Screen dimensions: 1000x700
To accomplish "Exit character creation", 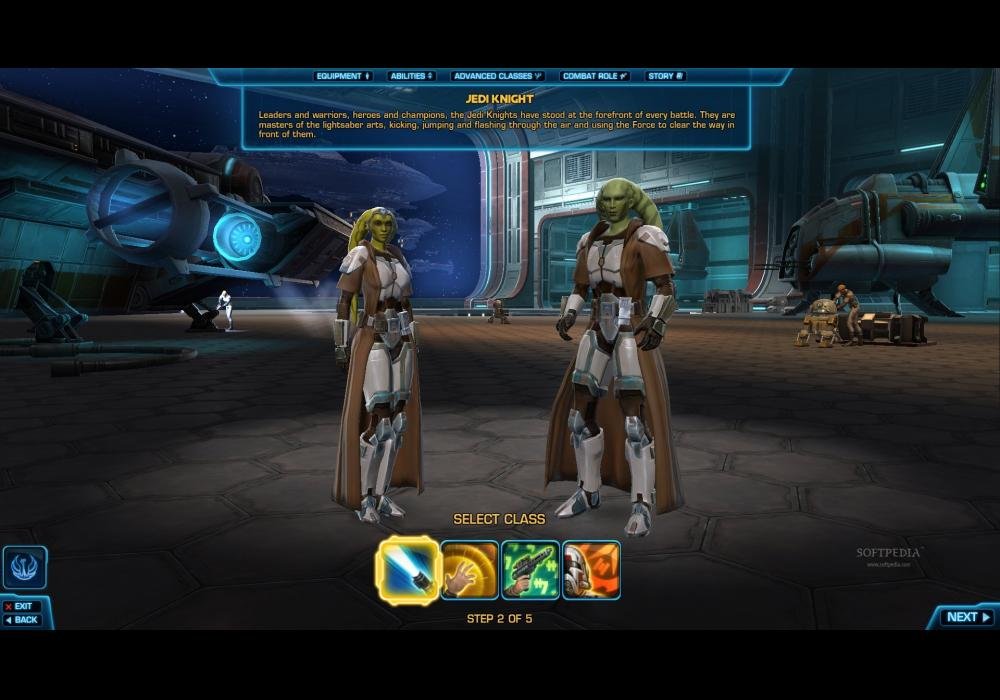I will 20,606.
